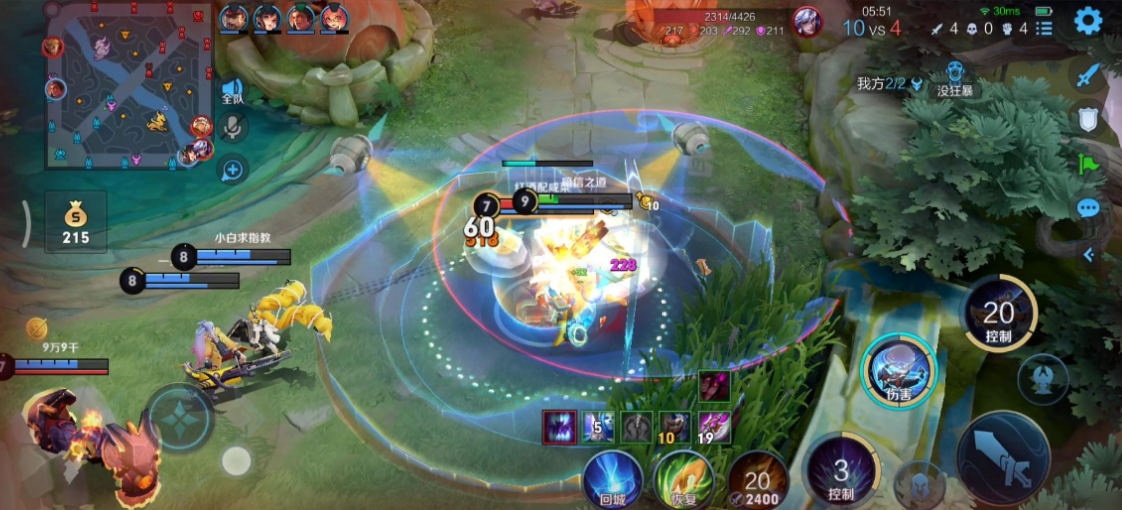Trigger the 控制 skill with cooldown 3
The image size is (1122, 510).
842,470
